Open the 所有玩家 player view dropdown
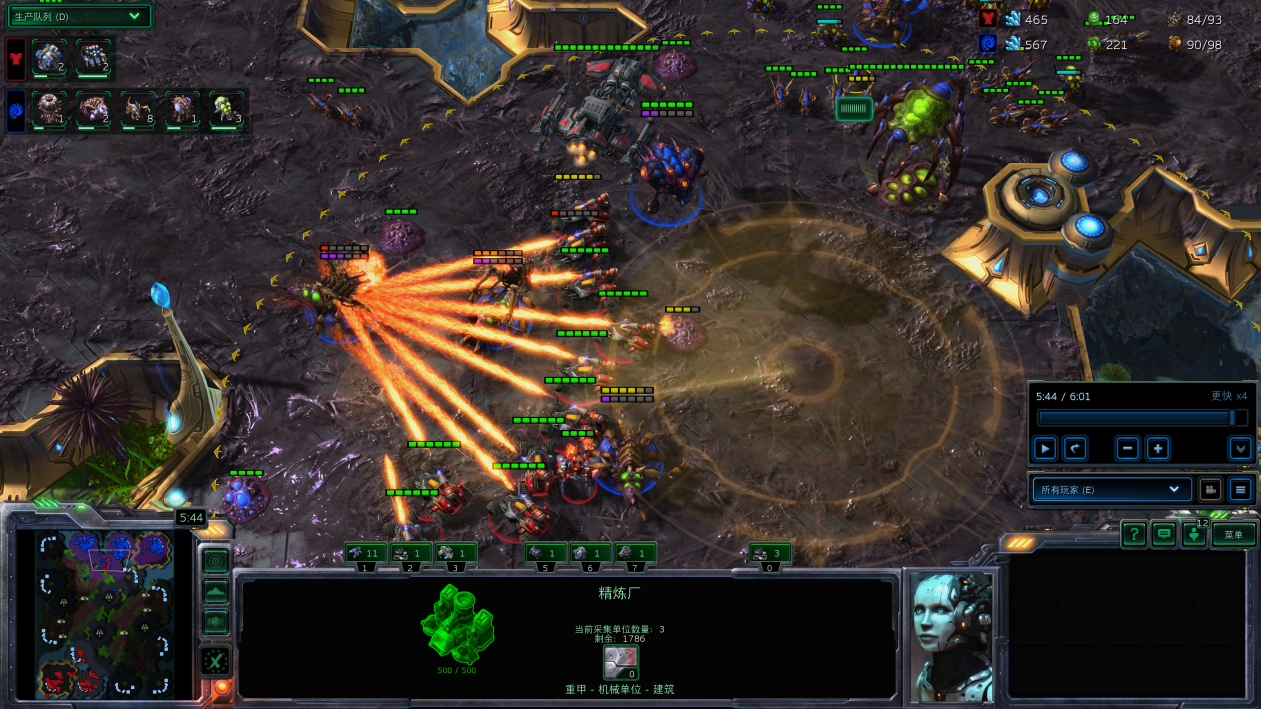The image size is (1261, 709). (x=1111, y=490)
